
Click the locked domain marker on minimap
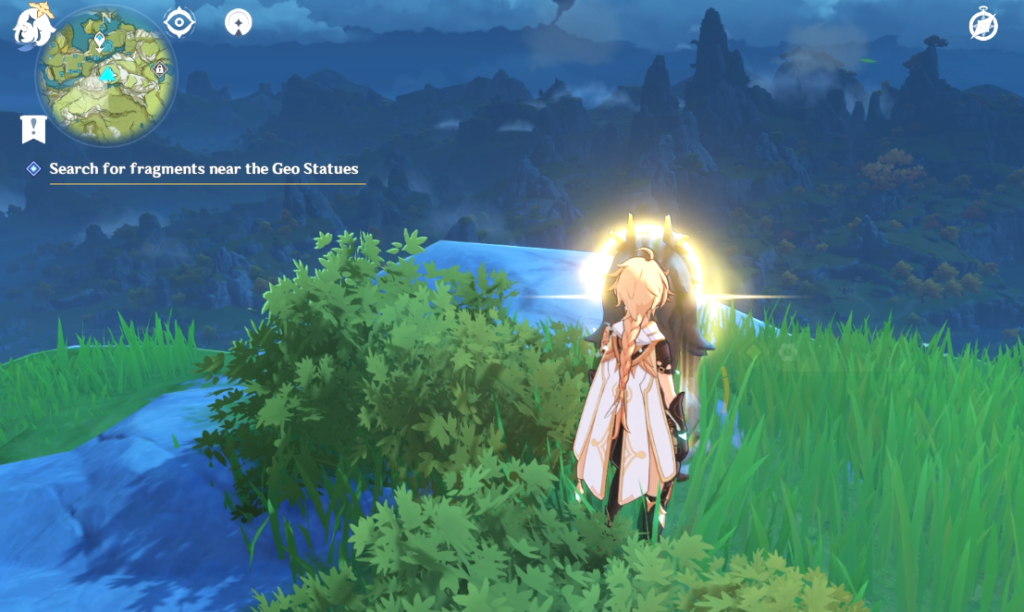pyautogui.click(x=159, y=69)
